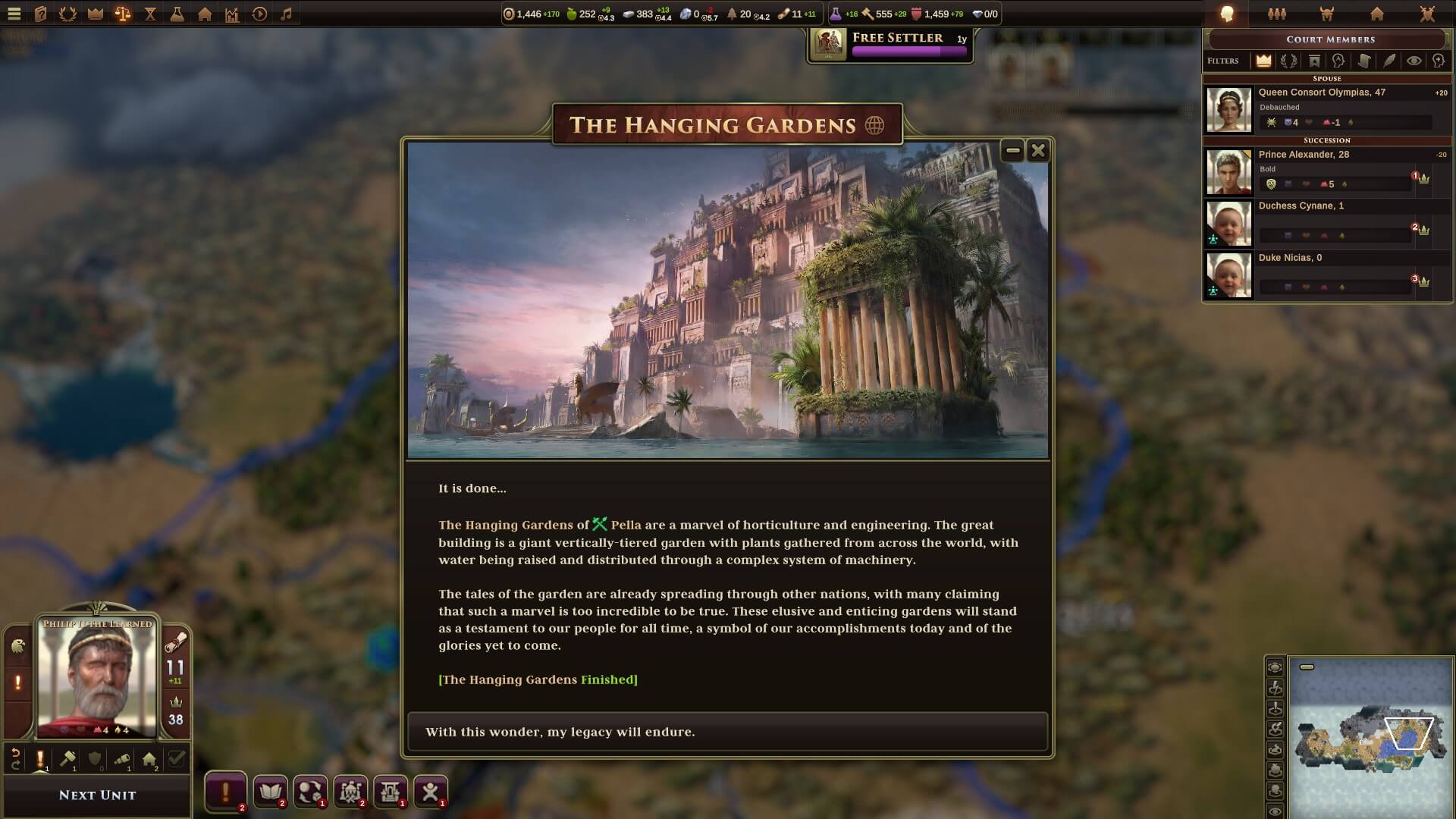Toggle the eye filter in court filters

coord(1414,61)
